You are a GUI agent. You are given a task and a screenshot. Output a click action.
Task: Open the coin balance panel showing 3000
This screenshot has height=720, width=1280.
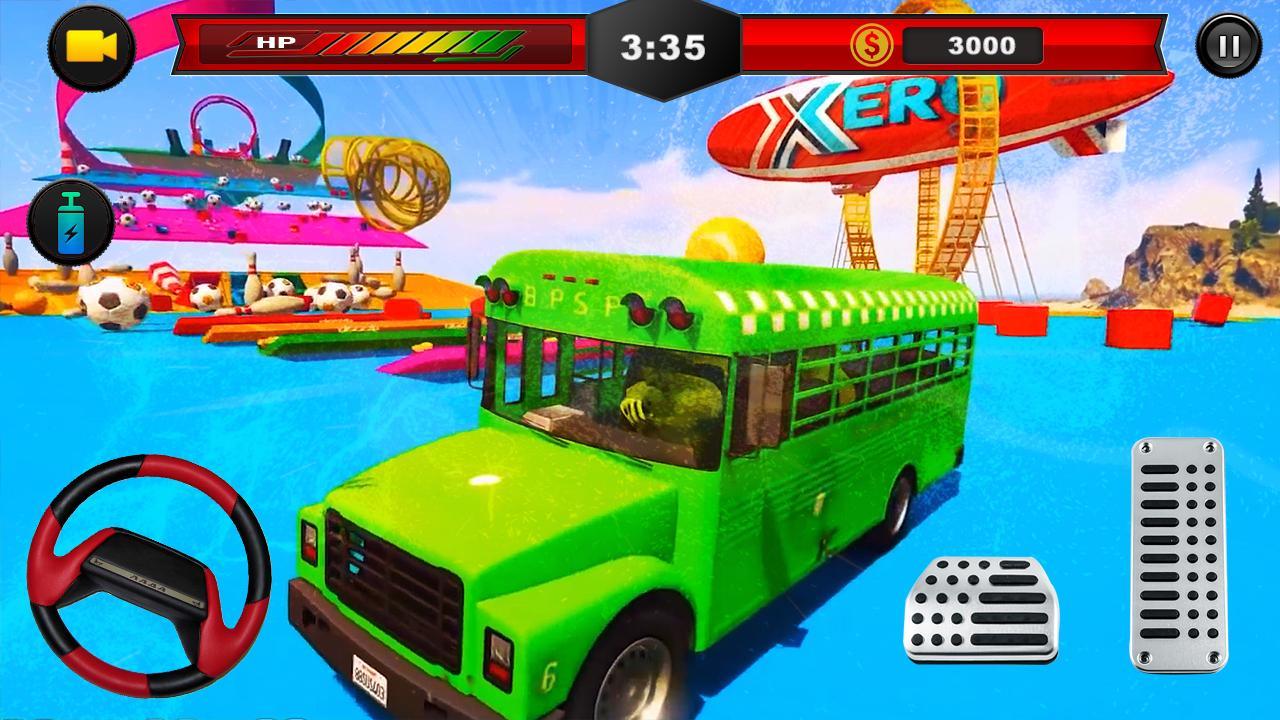coord(975,45)
